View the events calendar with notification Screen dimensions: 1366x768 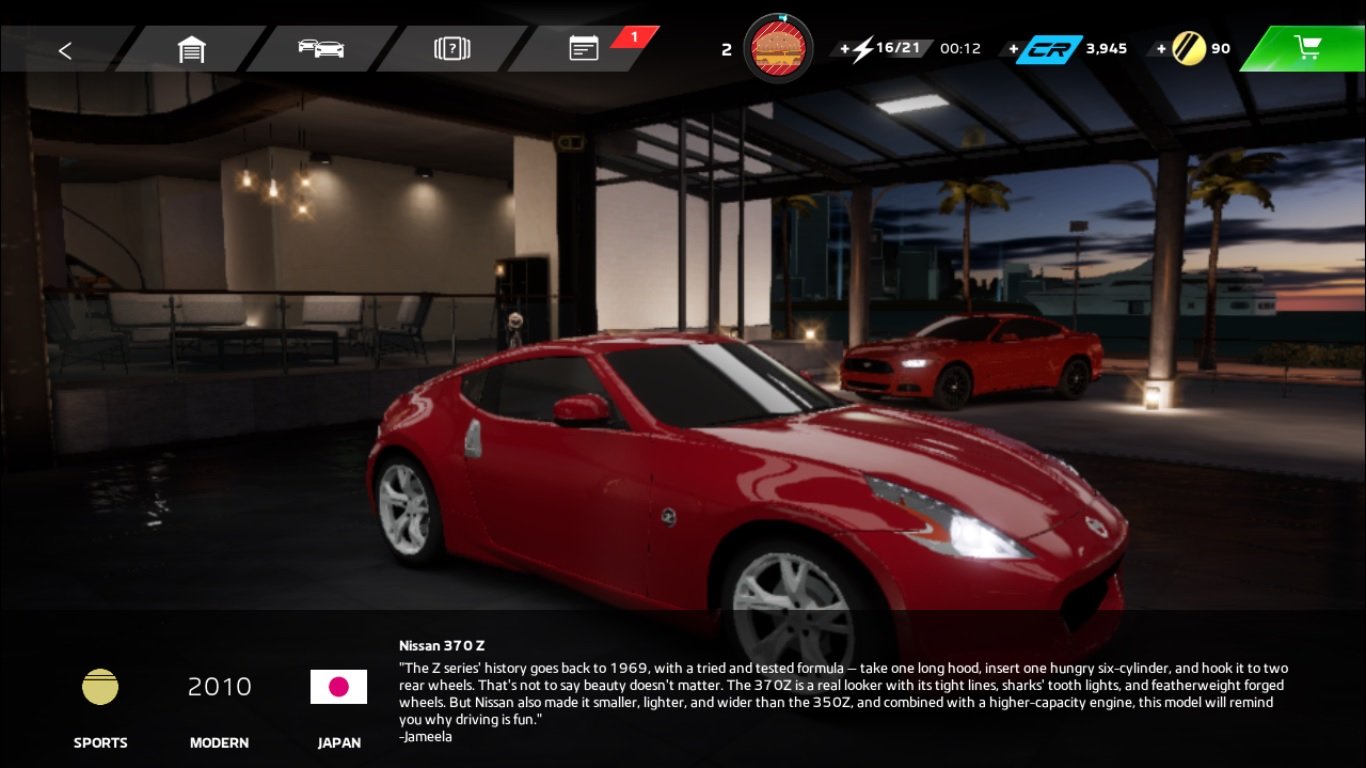585,49
